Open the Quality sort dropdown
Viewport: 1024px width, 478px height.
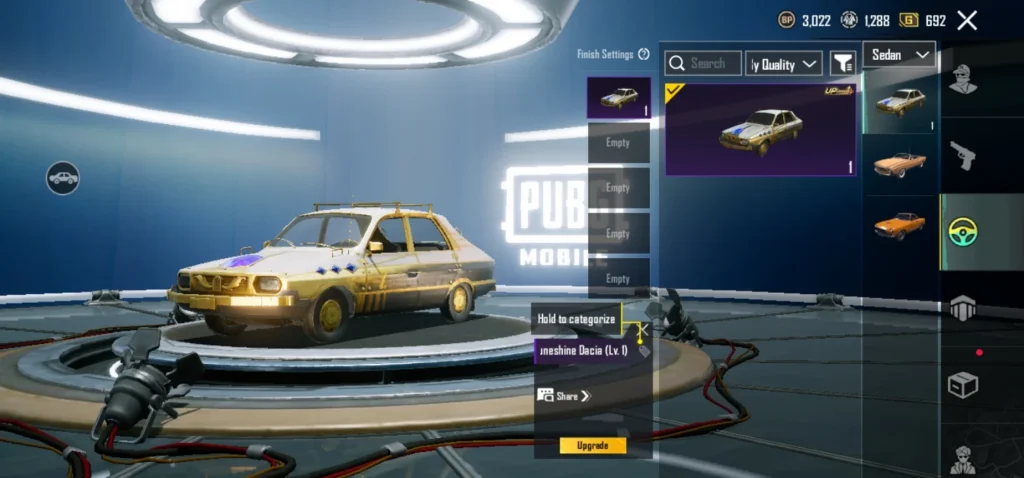click(x=785, y=64)
